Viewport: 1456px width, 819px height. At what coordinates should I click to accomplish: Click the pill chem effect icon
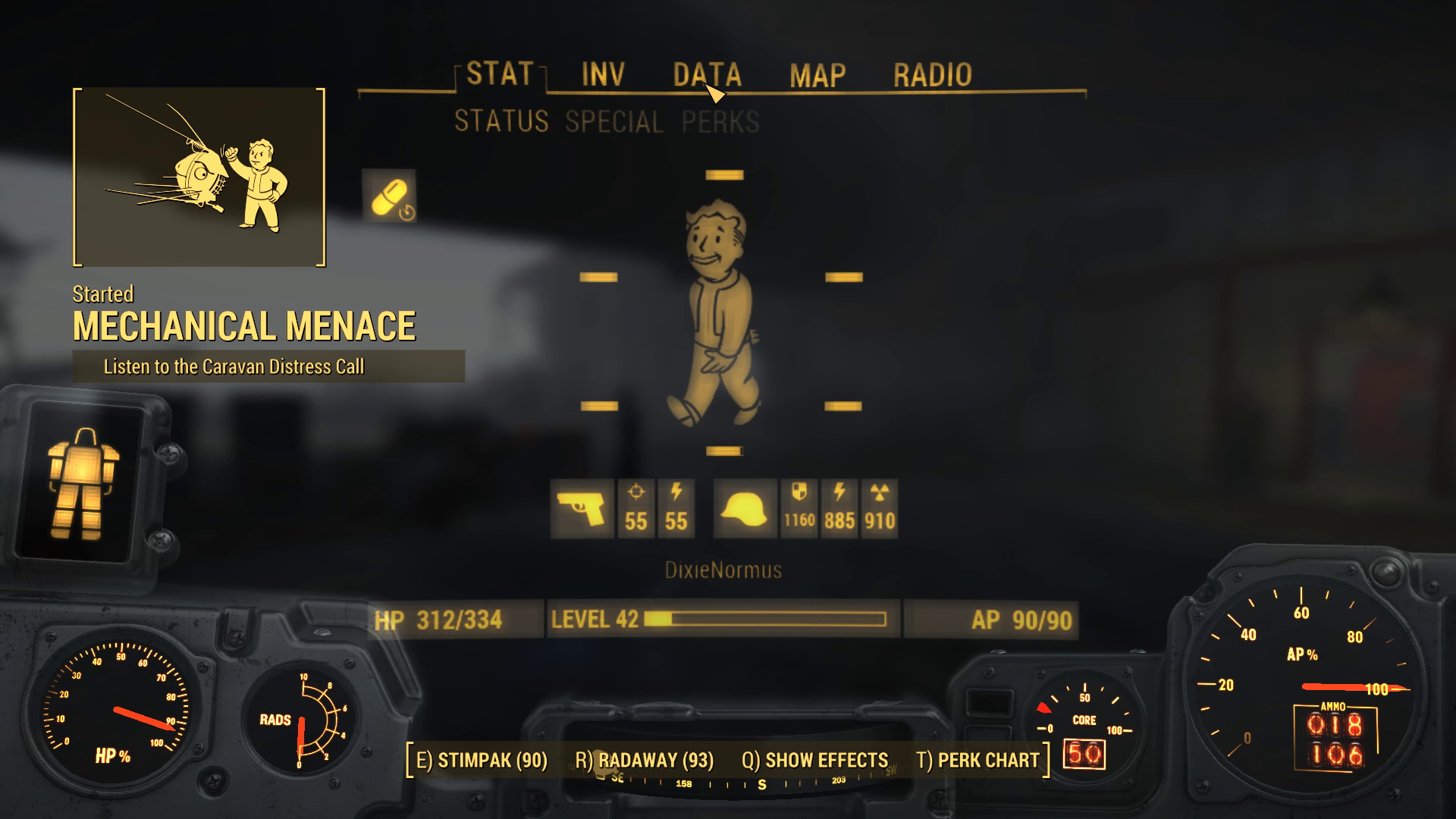[x=389, y=196]
